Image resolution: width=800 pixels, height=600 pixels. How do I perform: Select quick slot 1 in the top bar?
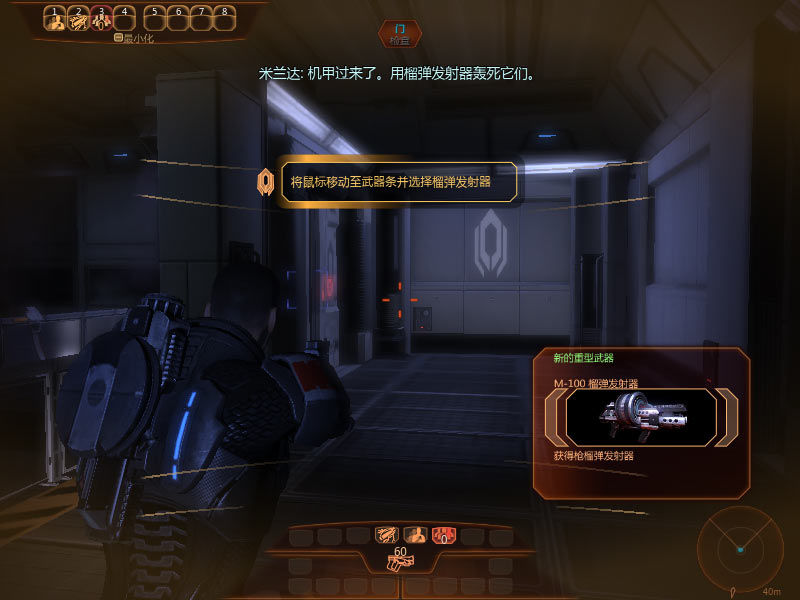[57, 18]
